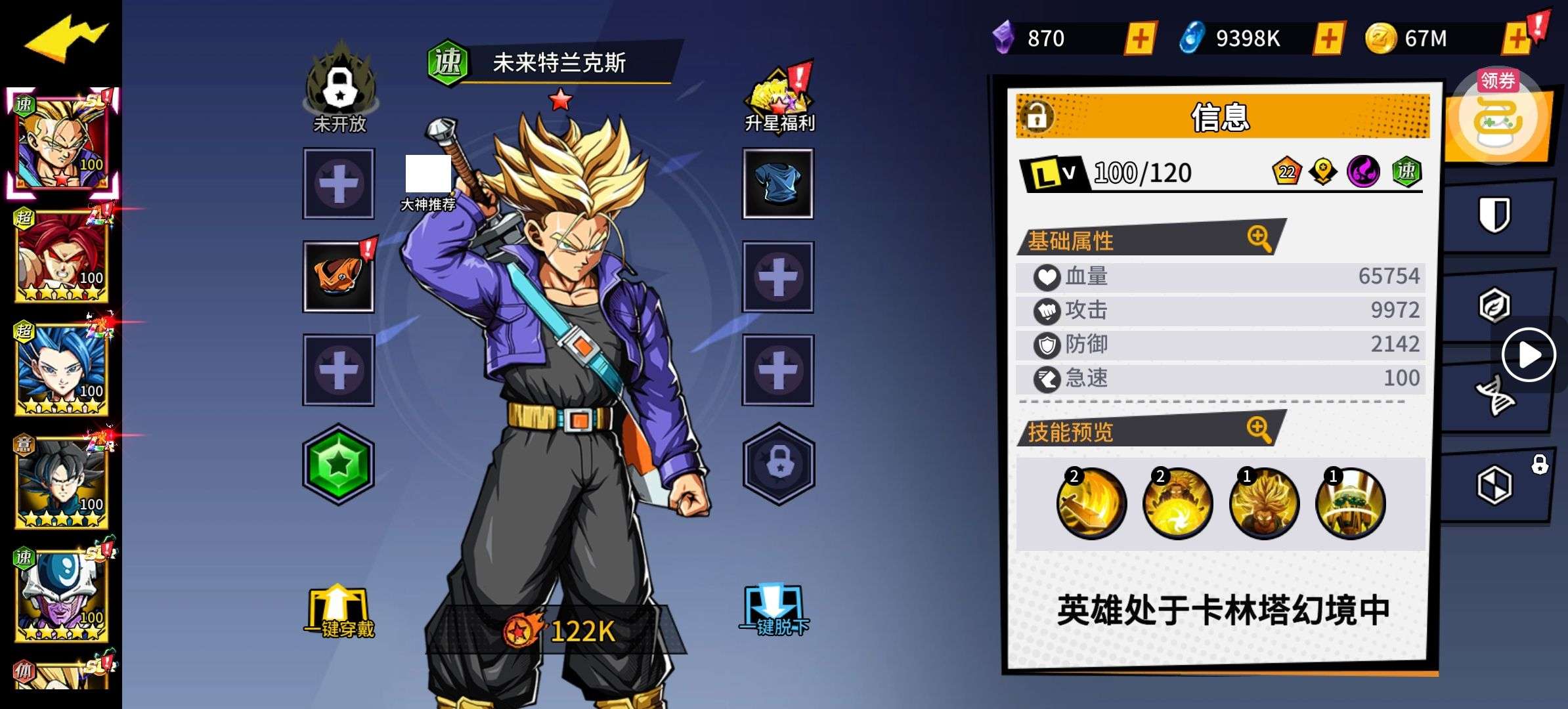Switch to the DNA helix side tab
Screen dimensions: 1568x709
point(1494,396)
